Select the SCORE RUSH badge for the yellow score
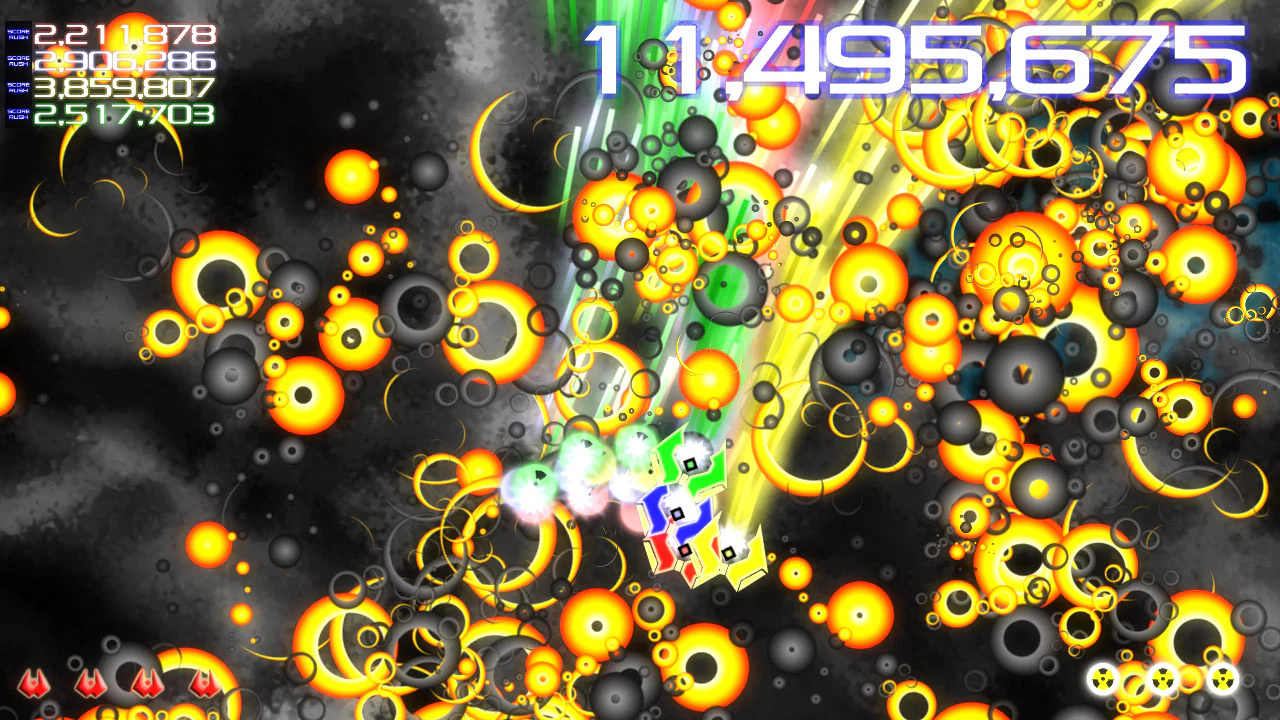The width and height of the screenshot is (1280, 720). click(19, 88)
